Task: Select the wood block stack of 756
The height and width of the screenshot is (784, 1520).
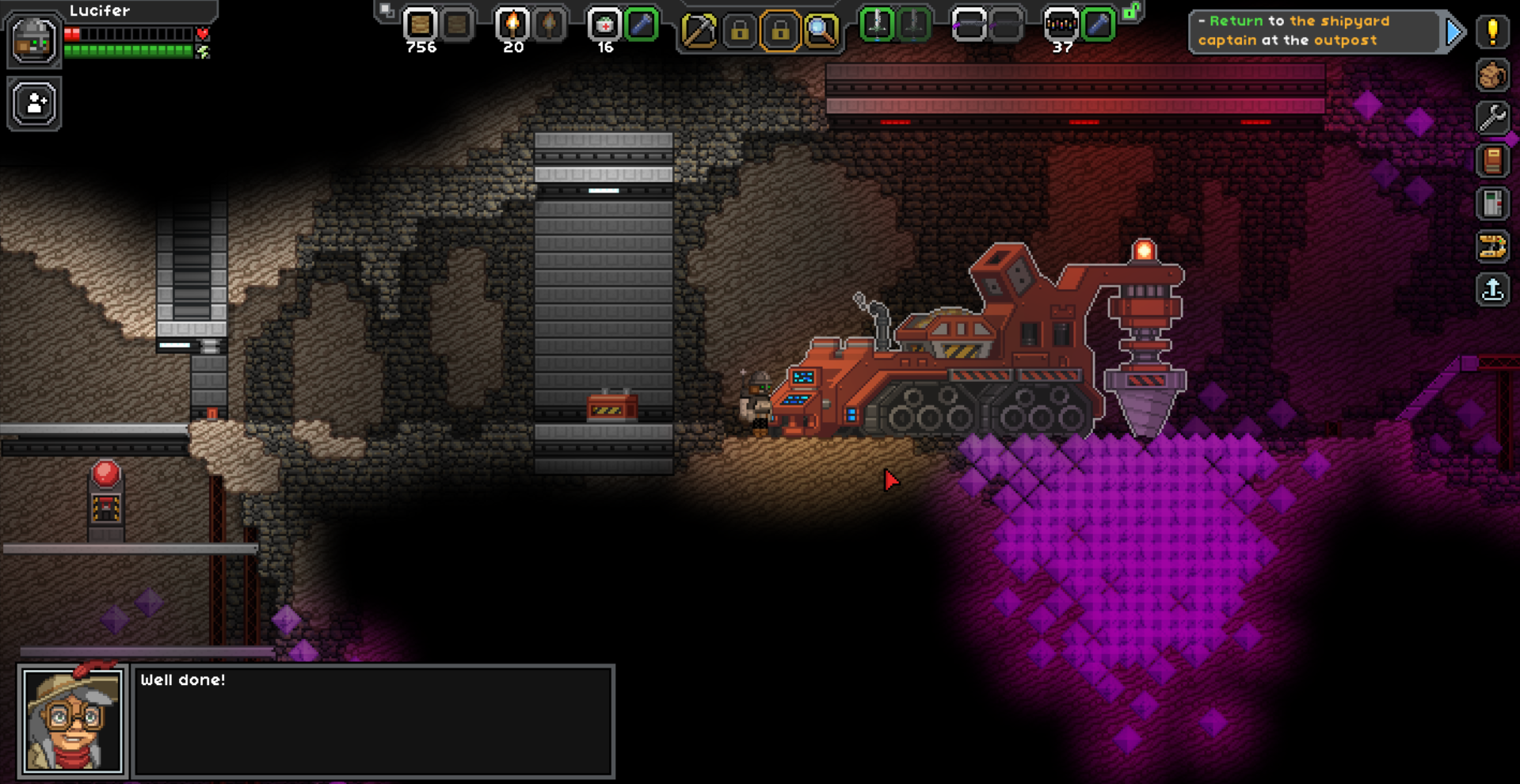Action: 420,25
